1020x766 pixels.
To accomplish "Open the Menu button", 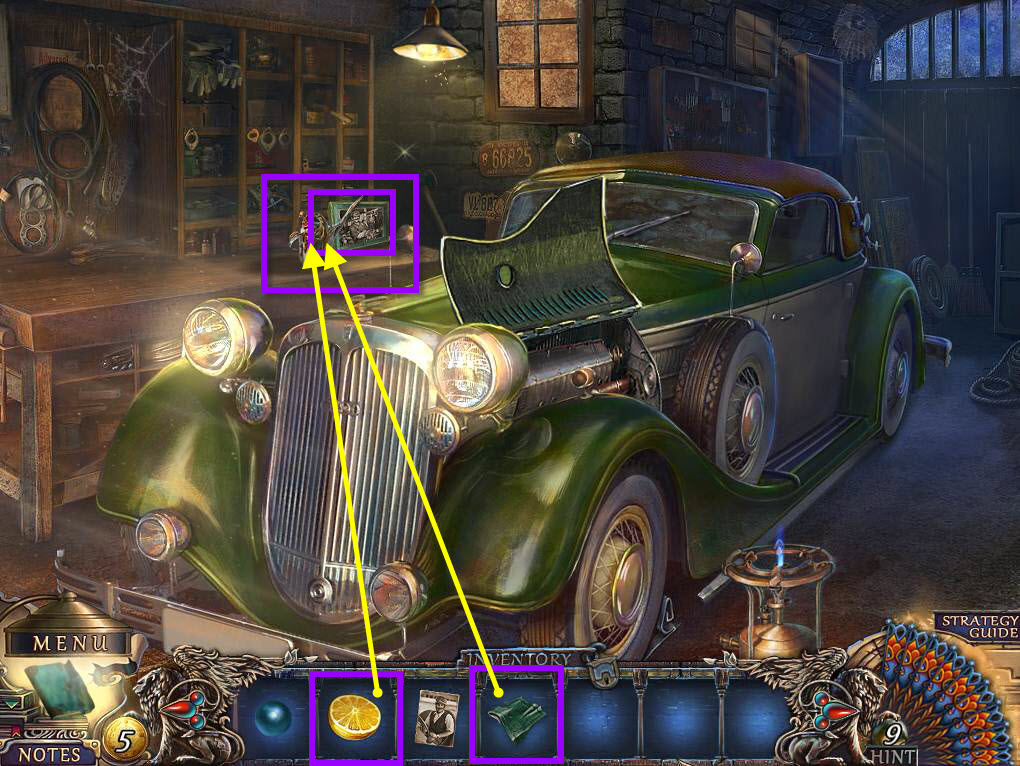I will pyautogui.click(x=69, y=642).
